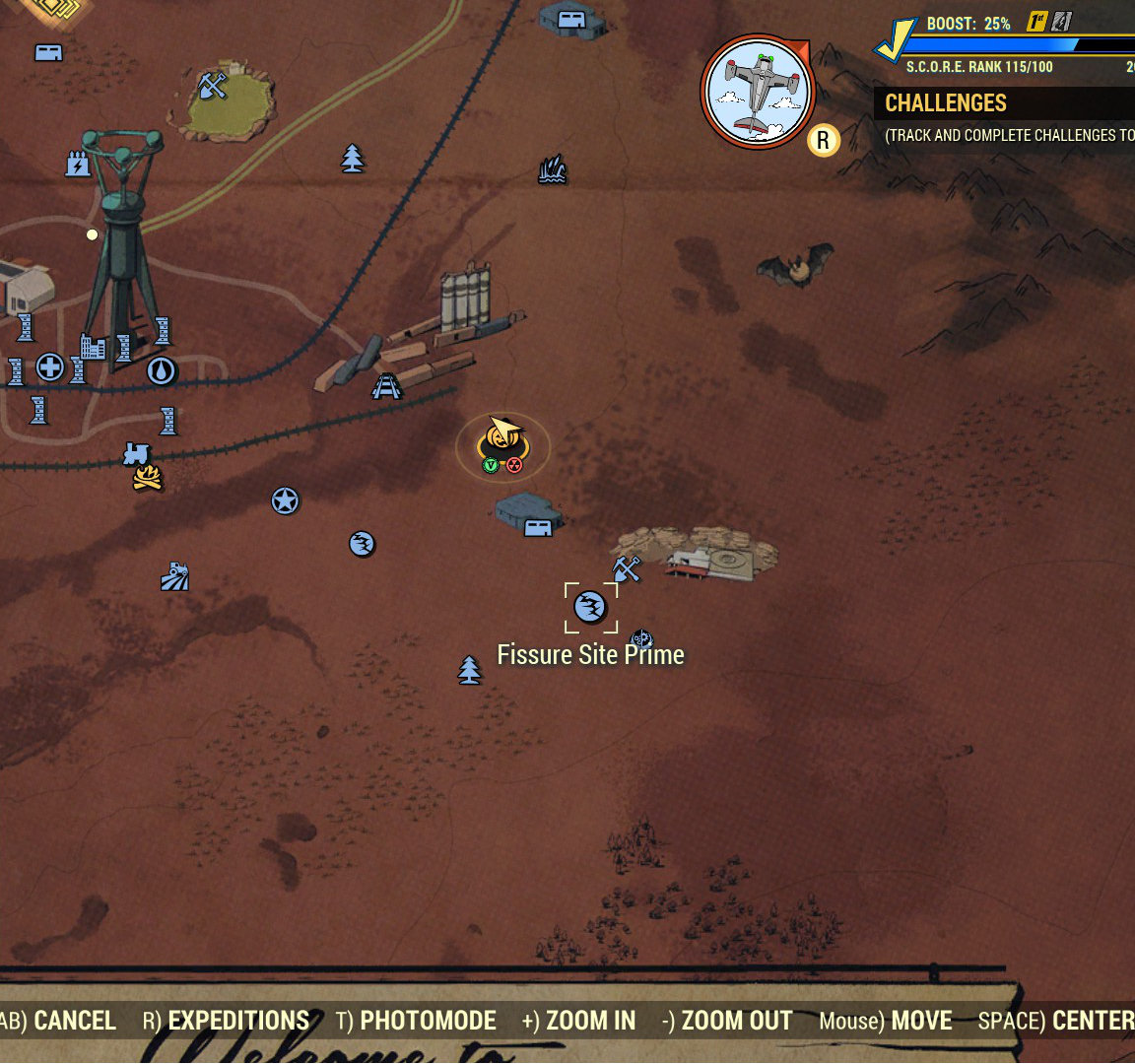Screen dimensions: 1135x1064
Task: Choose the lightning bolt power plant marker
Action: (x=77, y=164)
